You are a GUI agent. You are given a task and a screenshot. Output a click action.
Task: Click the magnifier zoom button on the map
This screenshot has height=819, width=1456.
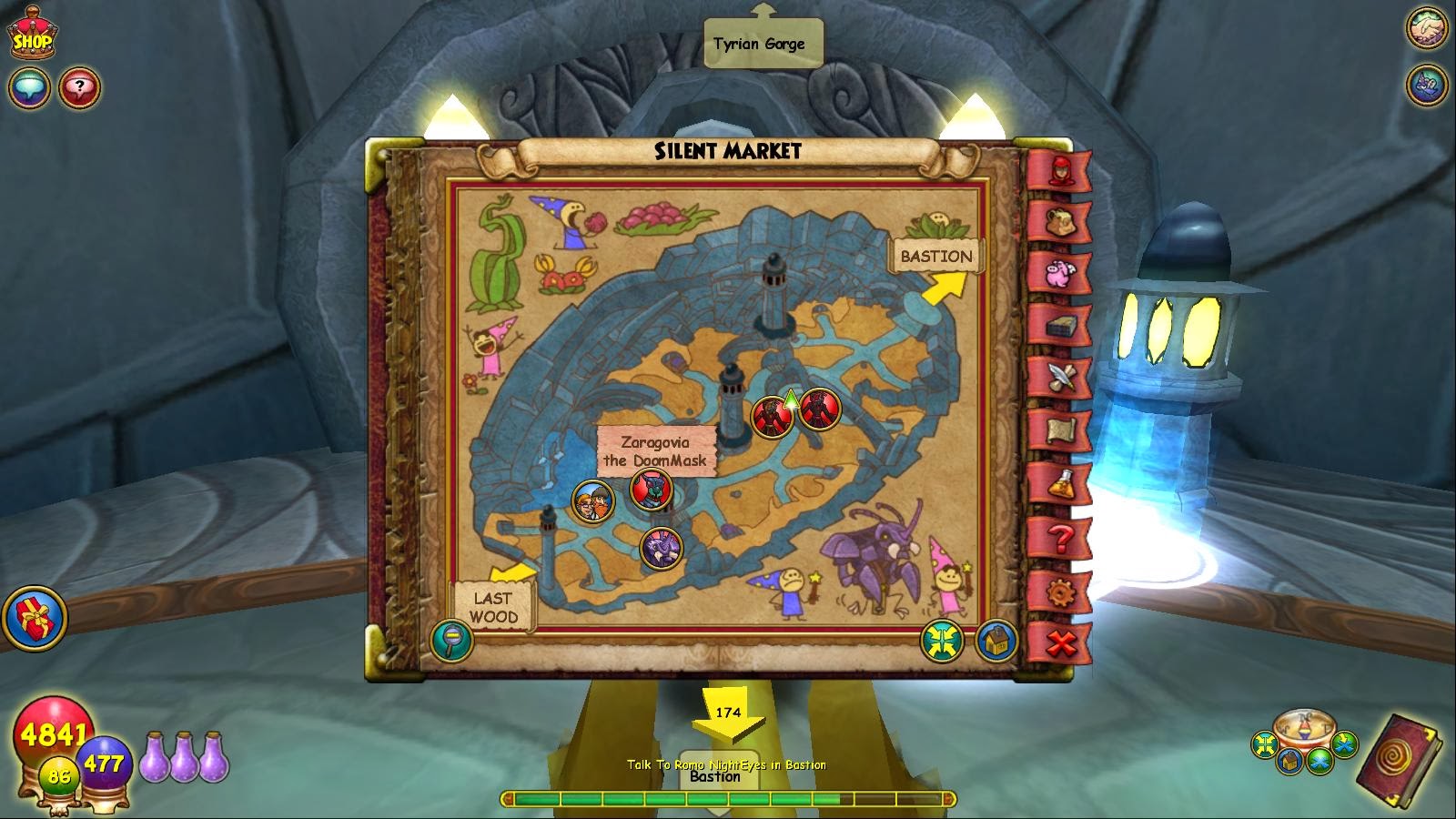pos(452,641)
